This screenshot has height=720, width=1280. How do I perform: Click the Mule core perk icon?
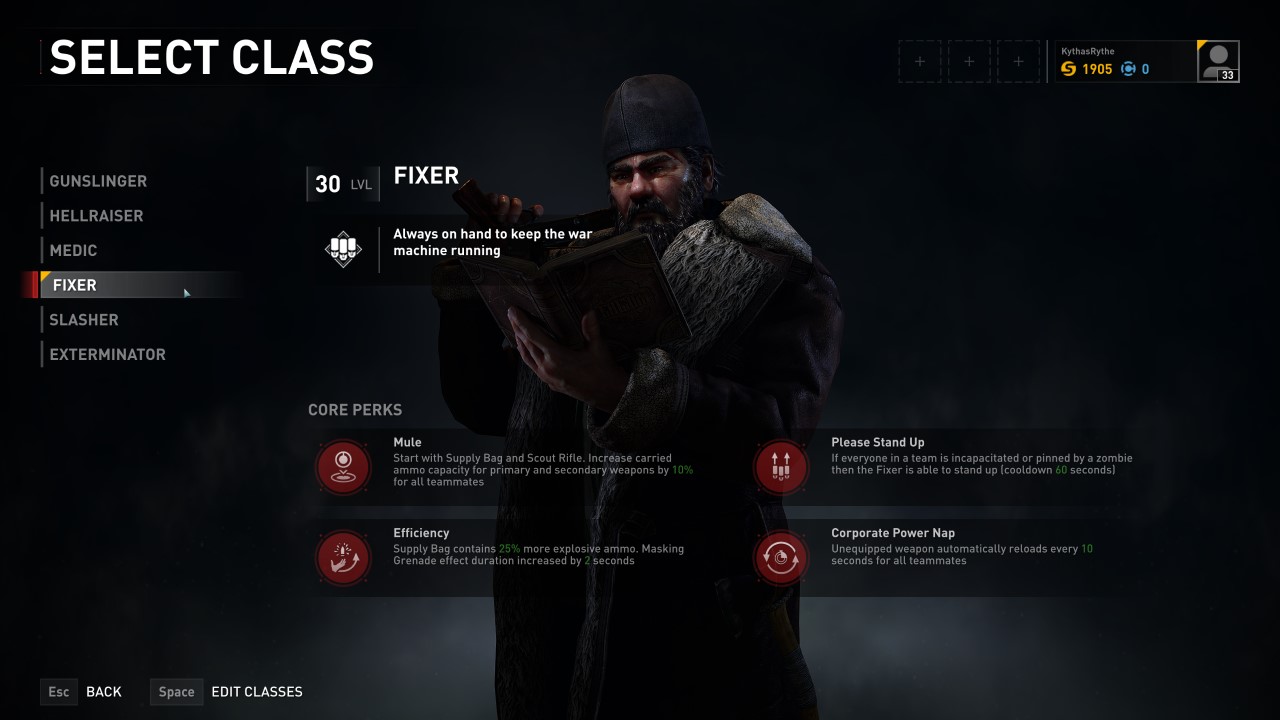pos(343,466)
